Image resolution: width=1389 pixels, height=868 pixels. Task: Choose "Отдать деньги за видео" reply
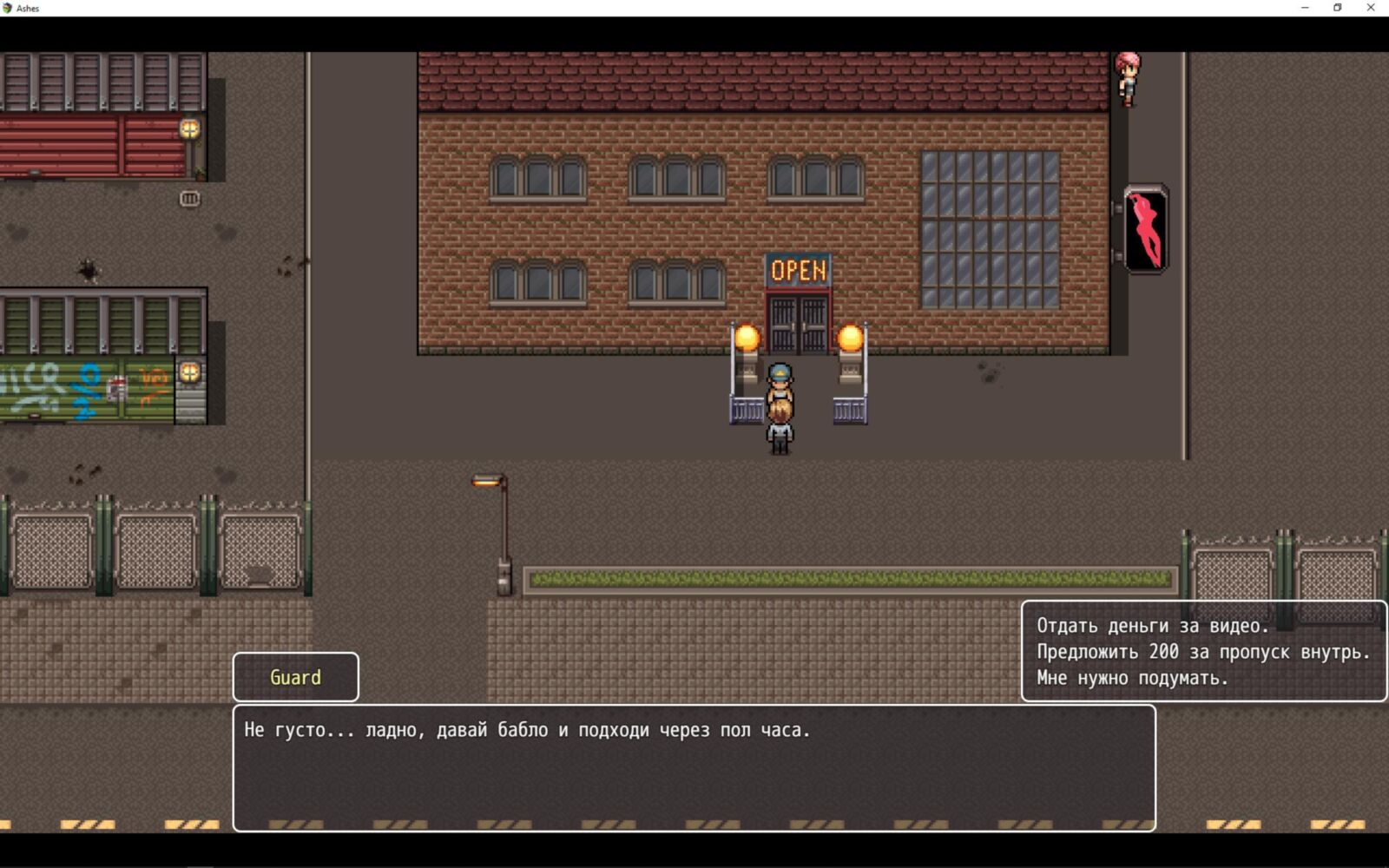tap(1152, 626)
